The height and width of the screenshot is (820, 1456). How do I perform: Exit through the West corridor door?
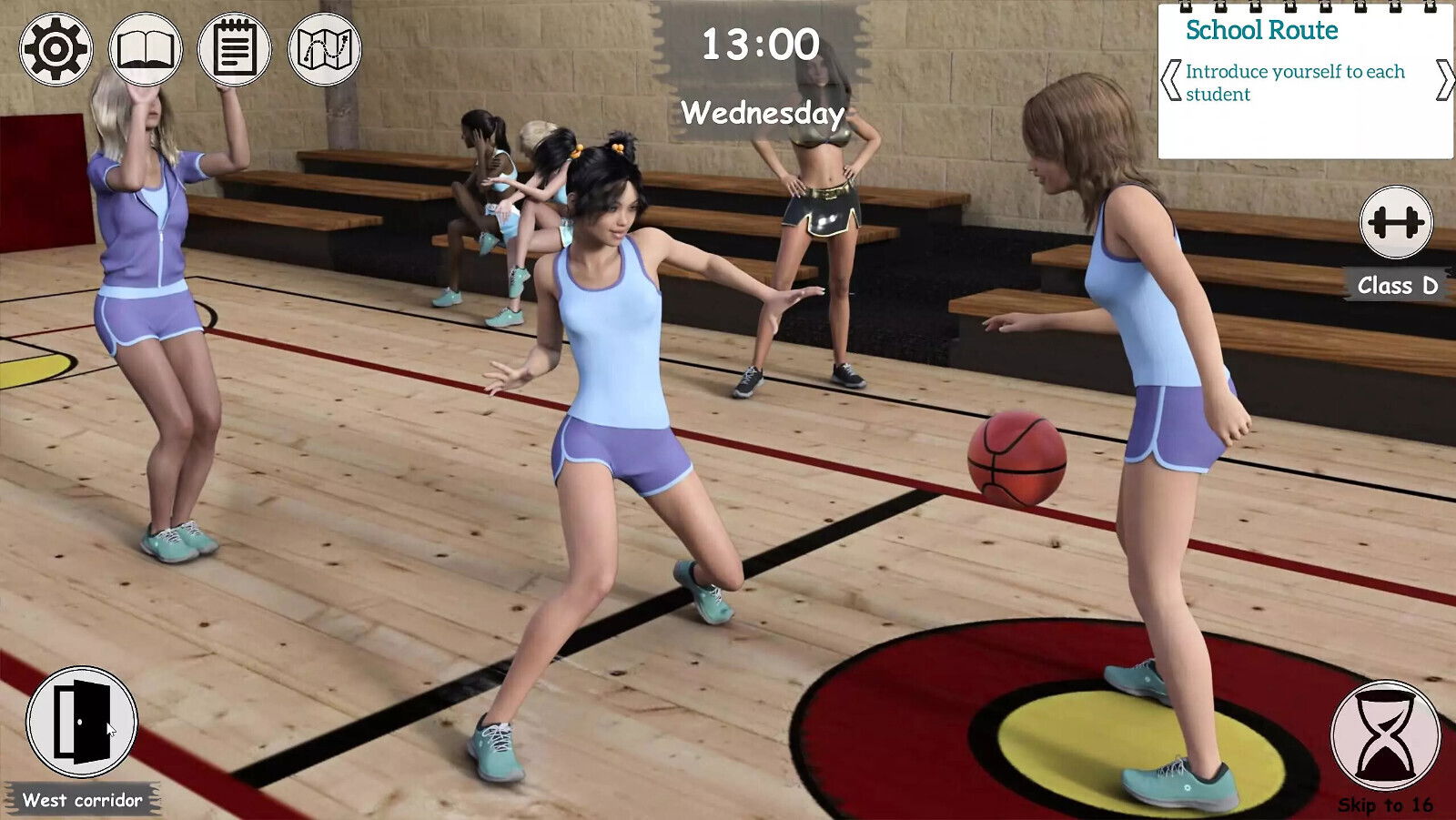click(82, 723)
